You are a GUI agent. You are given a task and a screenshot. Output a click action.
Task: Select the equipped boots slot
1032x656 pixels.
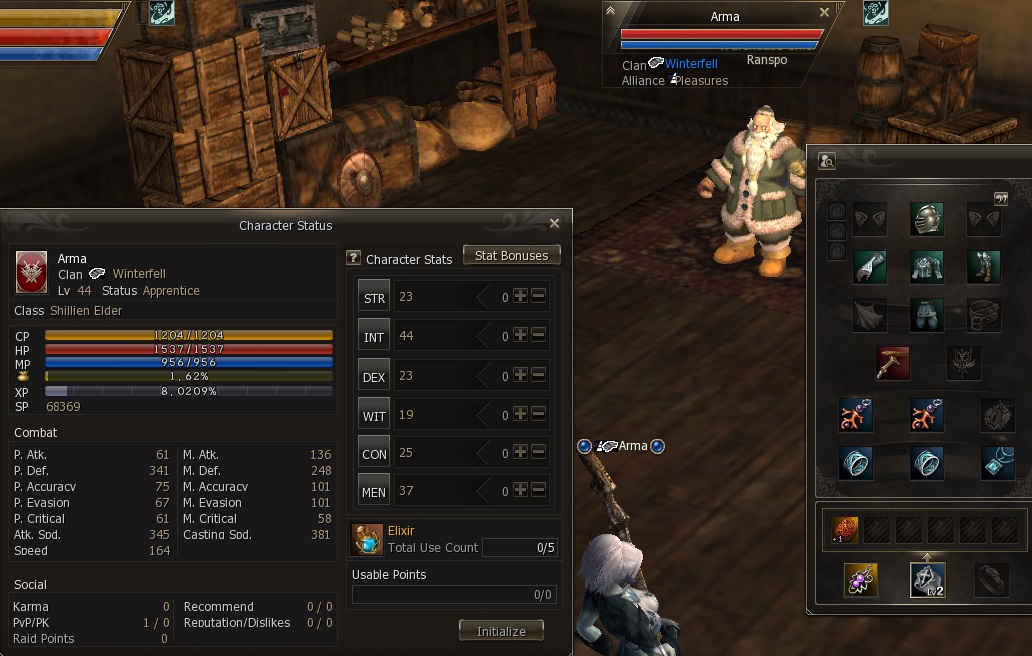point(984,267)
